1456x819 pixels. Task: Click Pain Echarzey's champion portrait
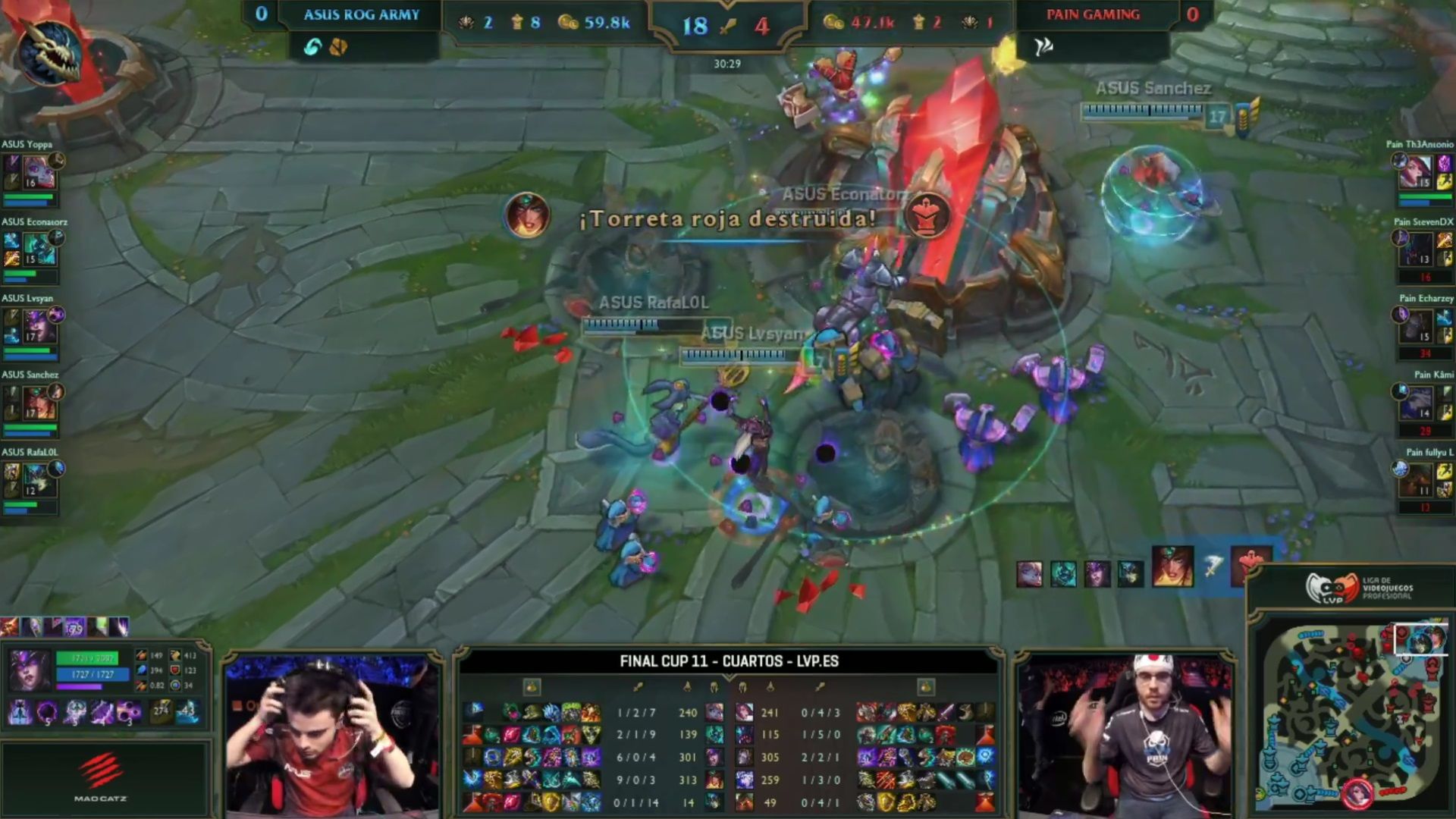[x=1418, y=326]
